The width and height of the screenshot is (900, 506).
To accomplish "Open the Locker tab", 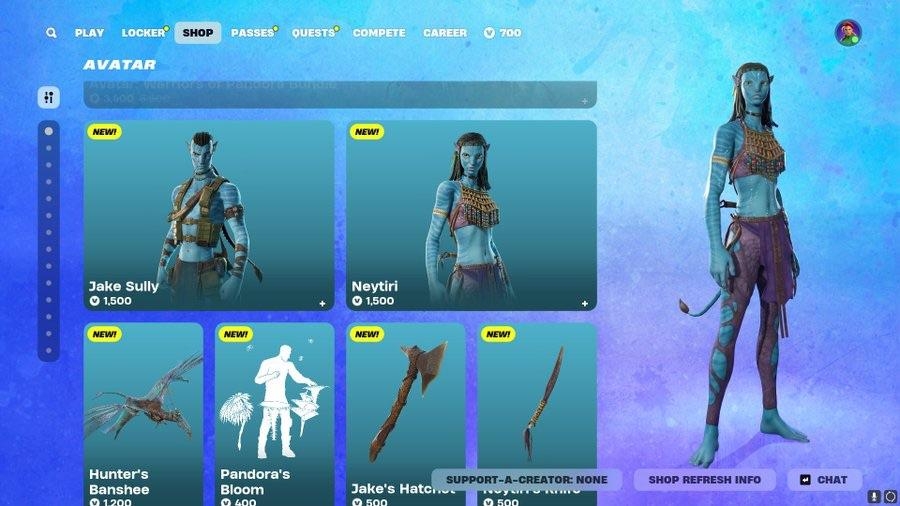I will click(143, 33).
